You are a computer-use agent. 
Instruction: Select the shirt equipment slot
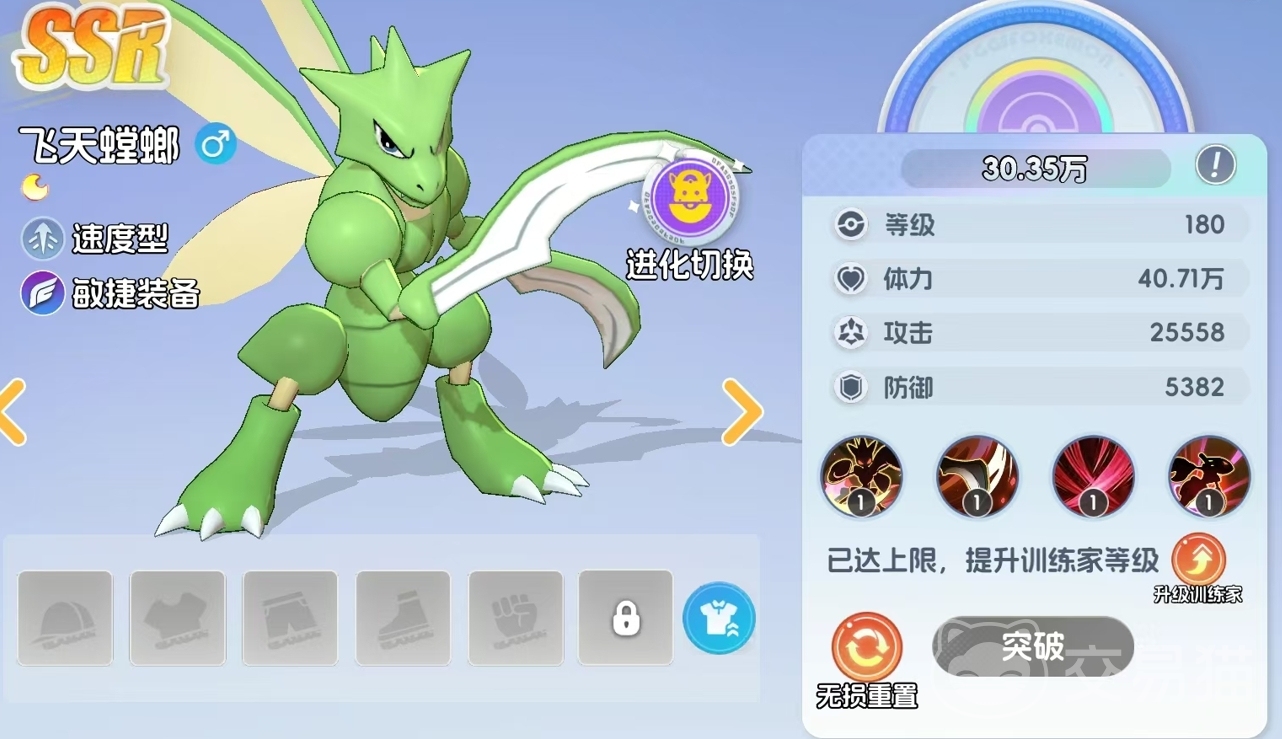177,617
